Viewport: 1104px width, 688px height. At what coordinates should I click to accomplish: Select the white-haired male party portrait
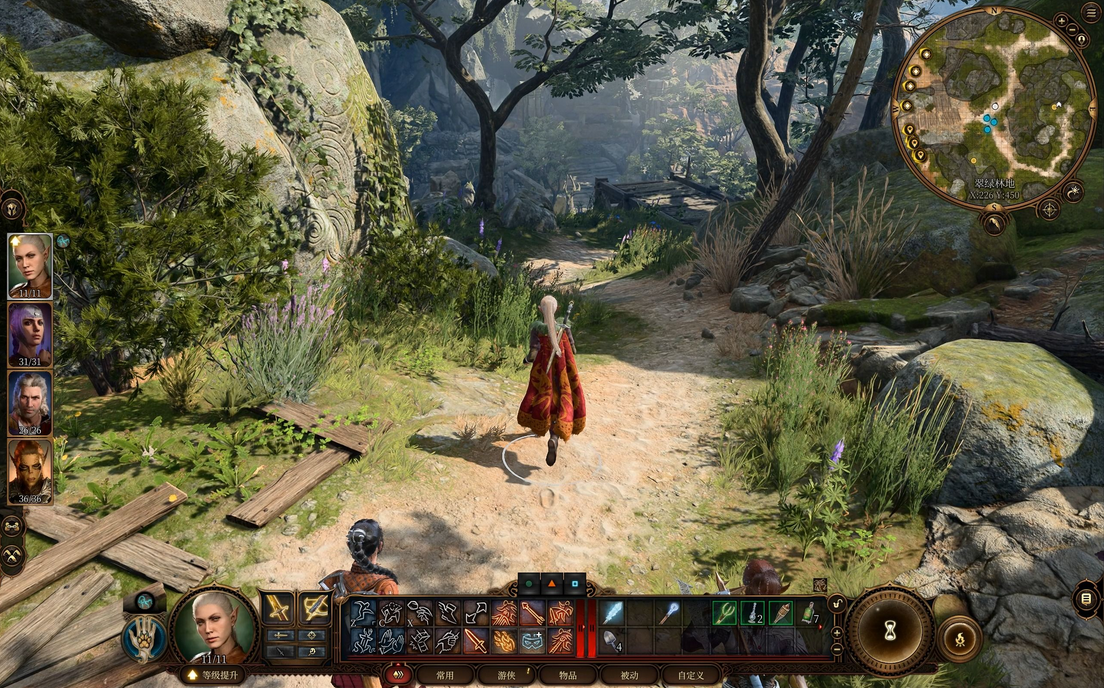coord(29,403)
